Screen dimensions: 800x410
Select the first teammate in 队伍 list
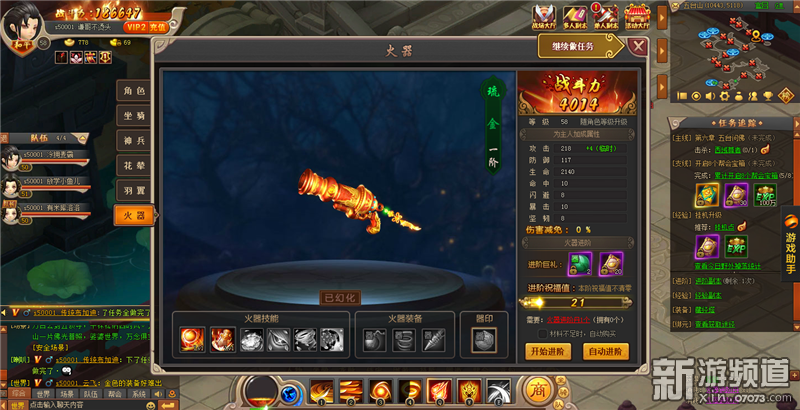(x=45, y=157)
